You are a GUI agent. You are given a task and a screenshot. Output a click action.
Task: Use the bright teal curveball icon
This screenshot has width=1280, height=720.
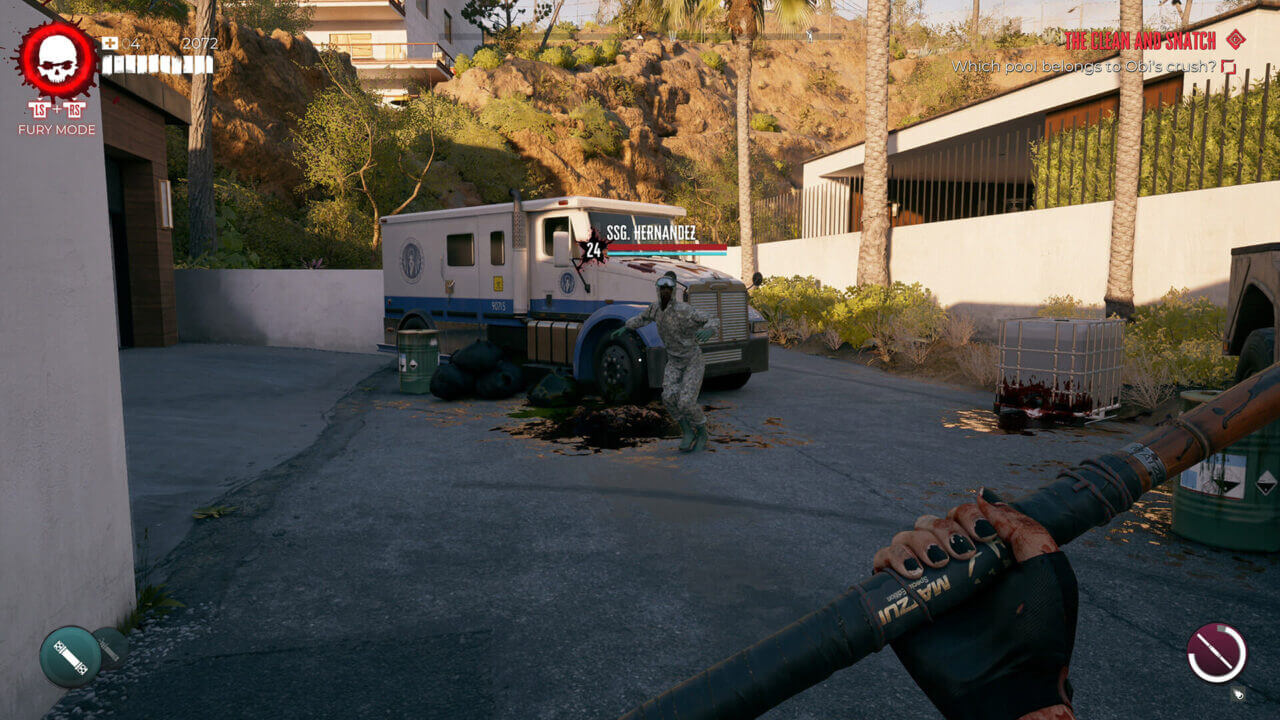tap(70, 656)
